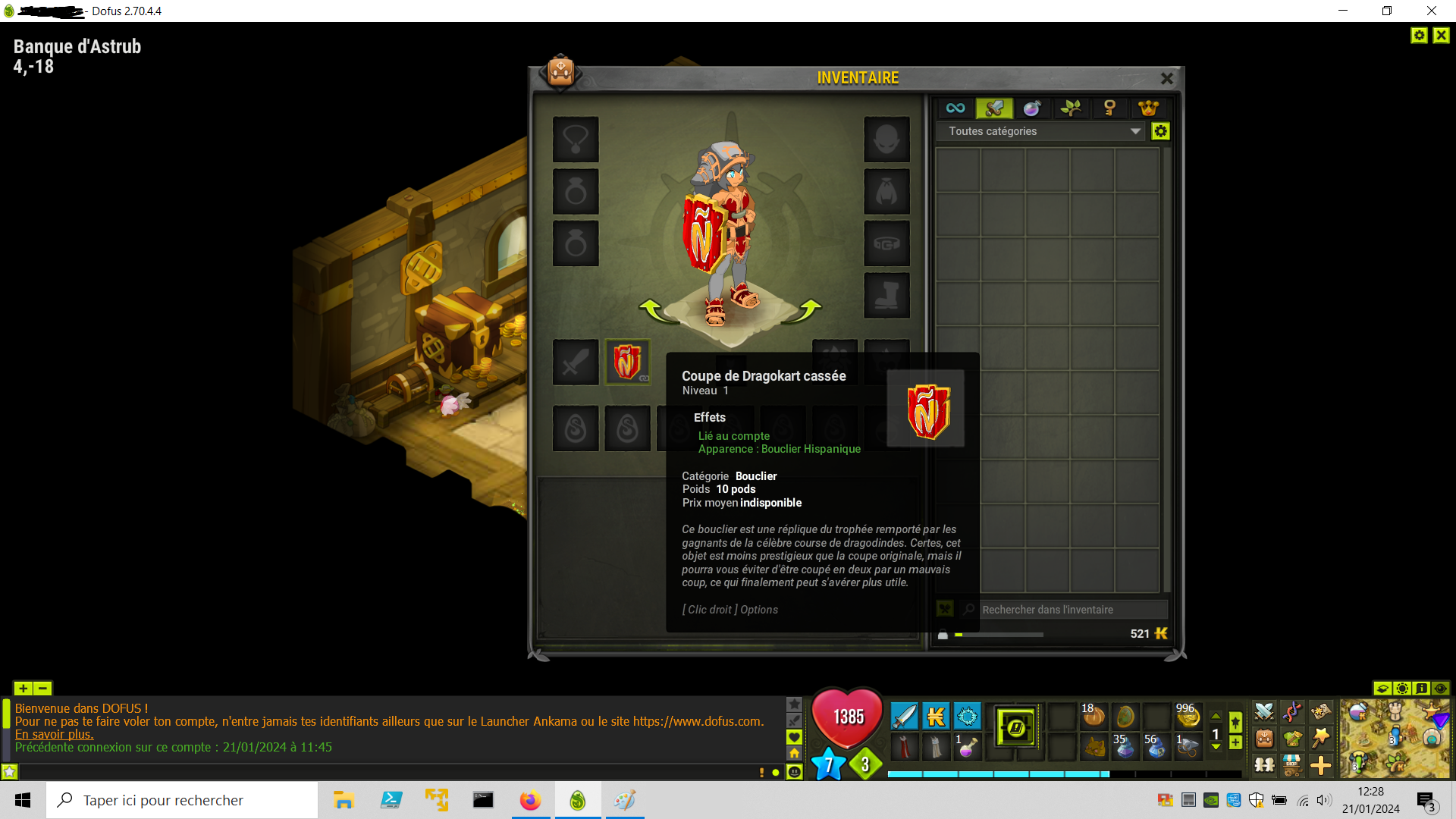This screenshot has width=1456, height=819.
Task: Toggle the star favorite button beside quantity selector
Action: [x=1235, y=720]
